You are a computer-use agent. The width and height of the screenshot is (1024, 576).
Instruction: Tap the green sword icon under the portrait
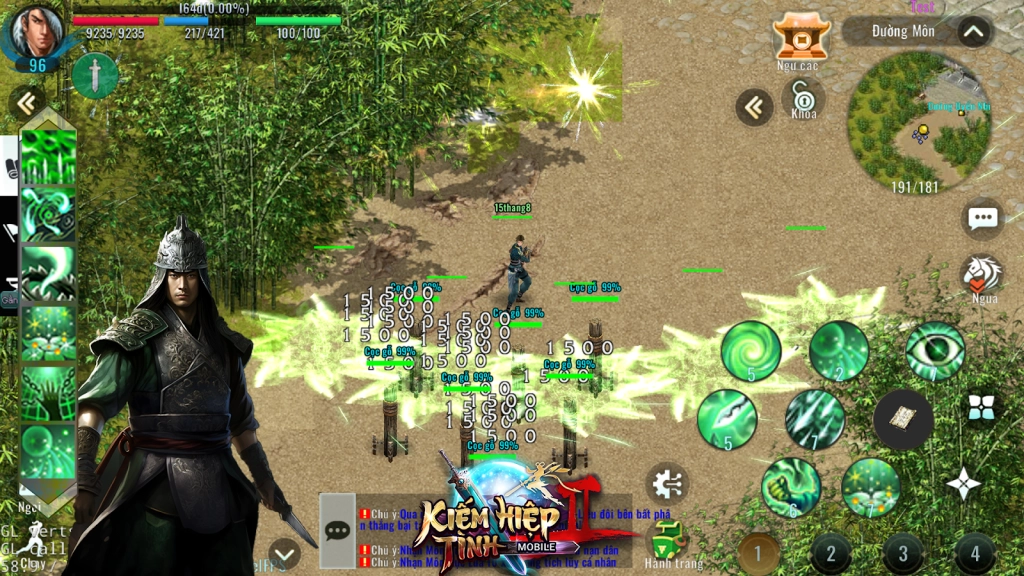click(95, 76)
